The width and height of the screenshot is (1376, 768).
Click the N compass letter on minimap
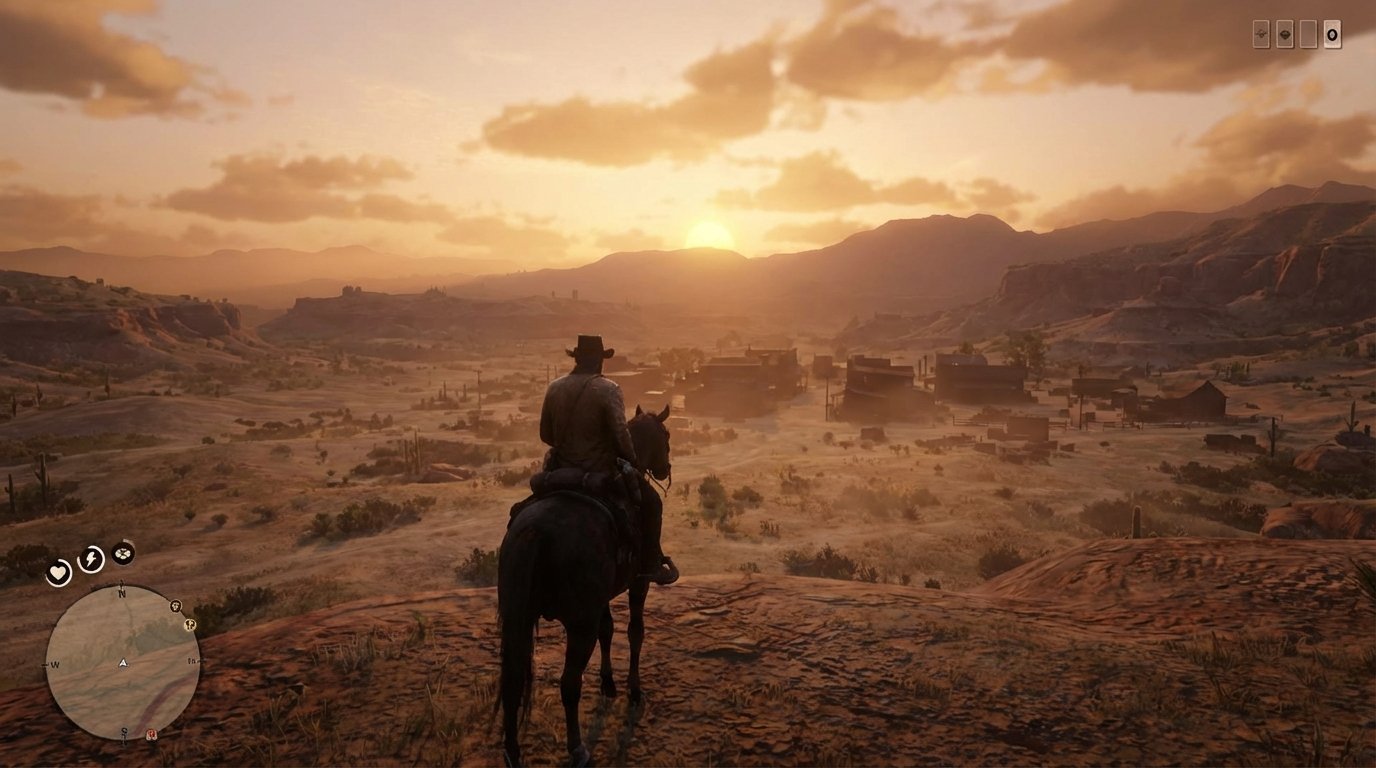click(122, 592)
